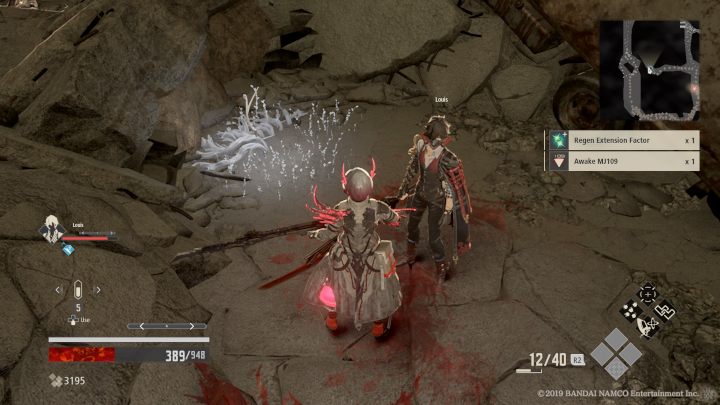
Task: Select the Awake MJ109 pickup notification
Action: click(622, 160)
